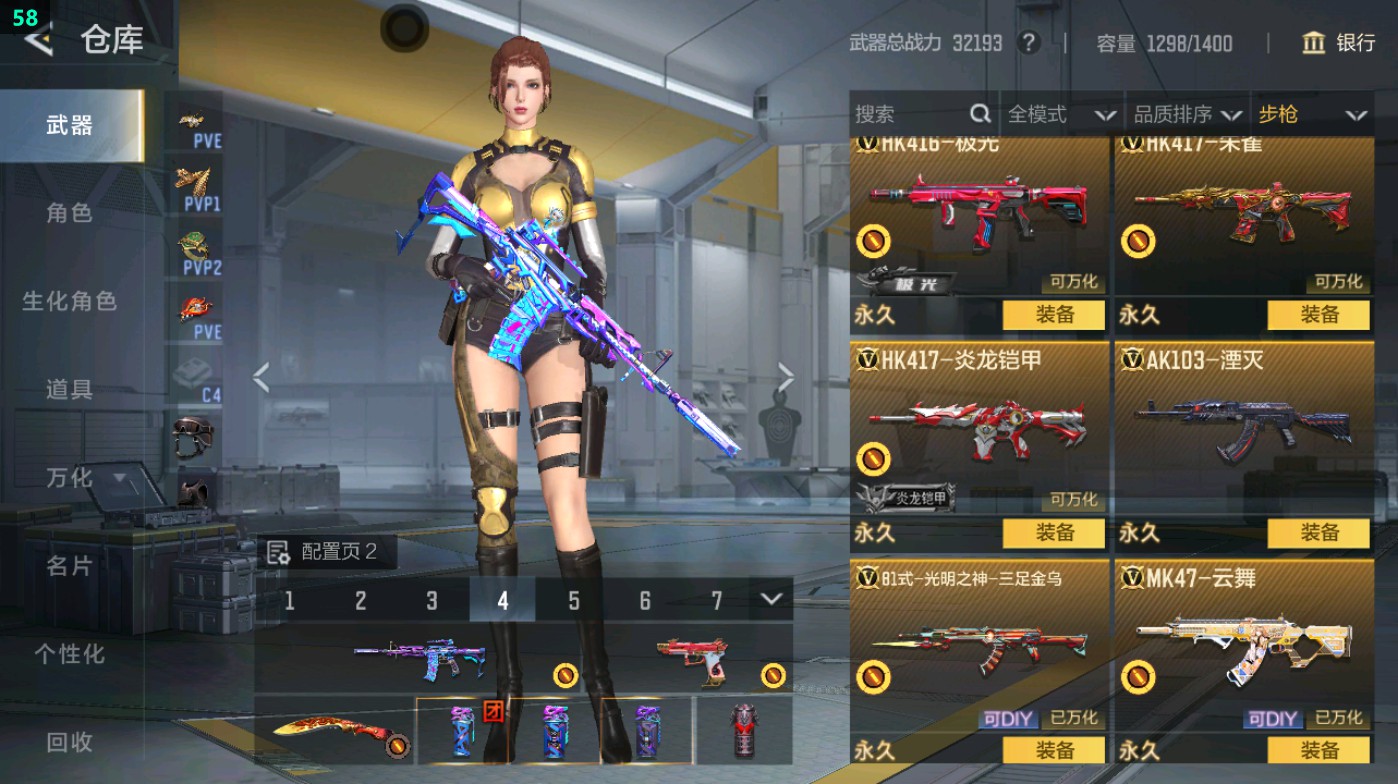1398x784 pixels.
Task: Open the 全模式 mode dropdown
Action: (x=1060, y=115)
